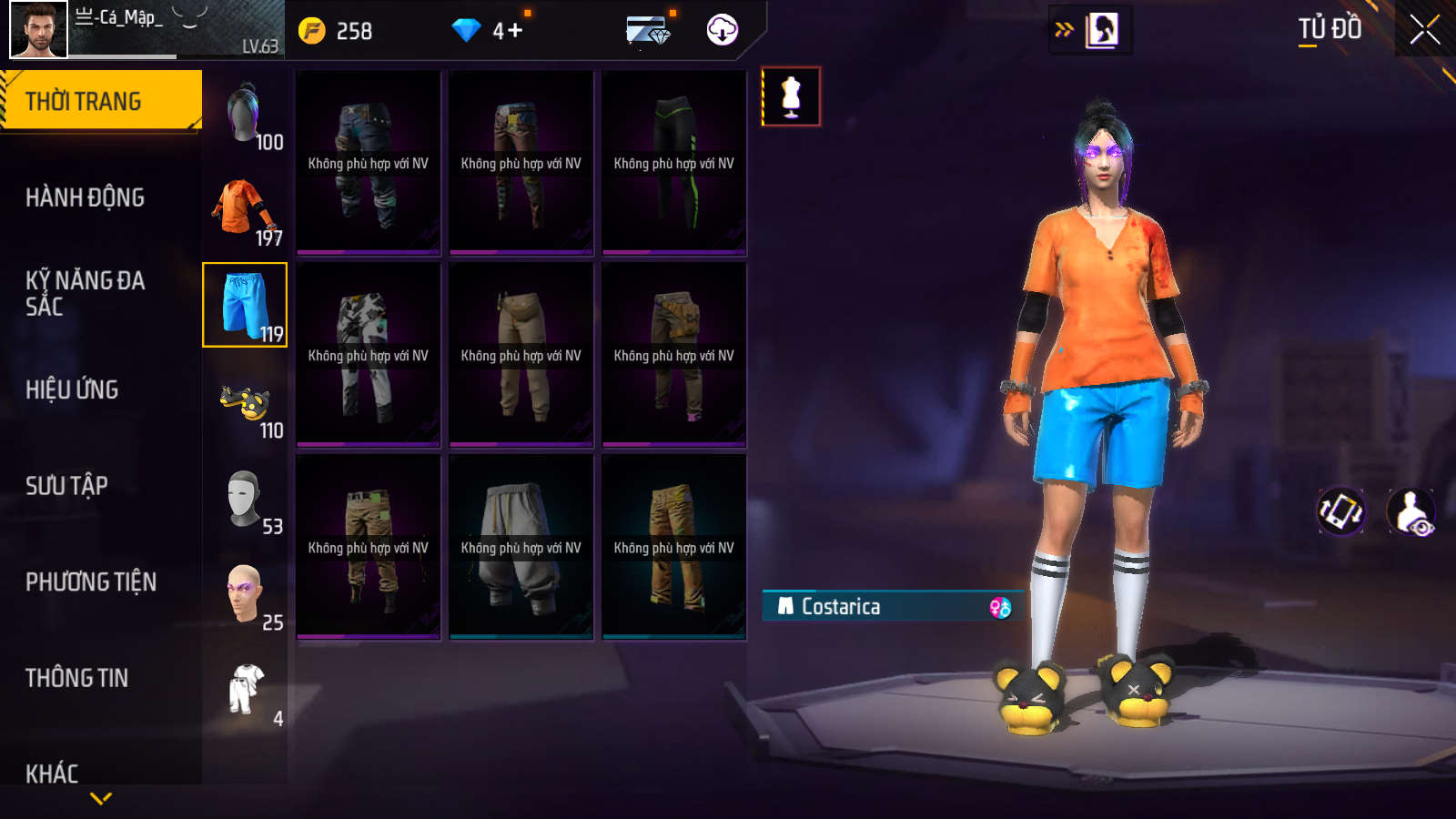Switch to the HÀNH ĐỘNG tab
Viewport: 1456px width, 819px height.
click(x=85, y=197)
